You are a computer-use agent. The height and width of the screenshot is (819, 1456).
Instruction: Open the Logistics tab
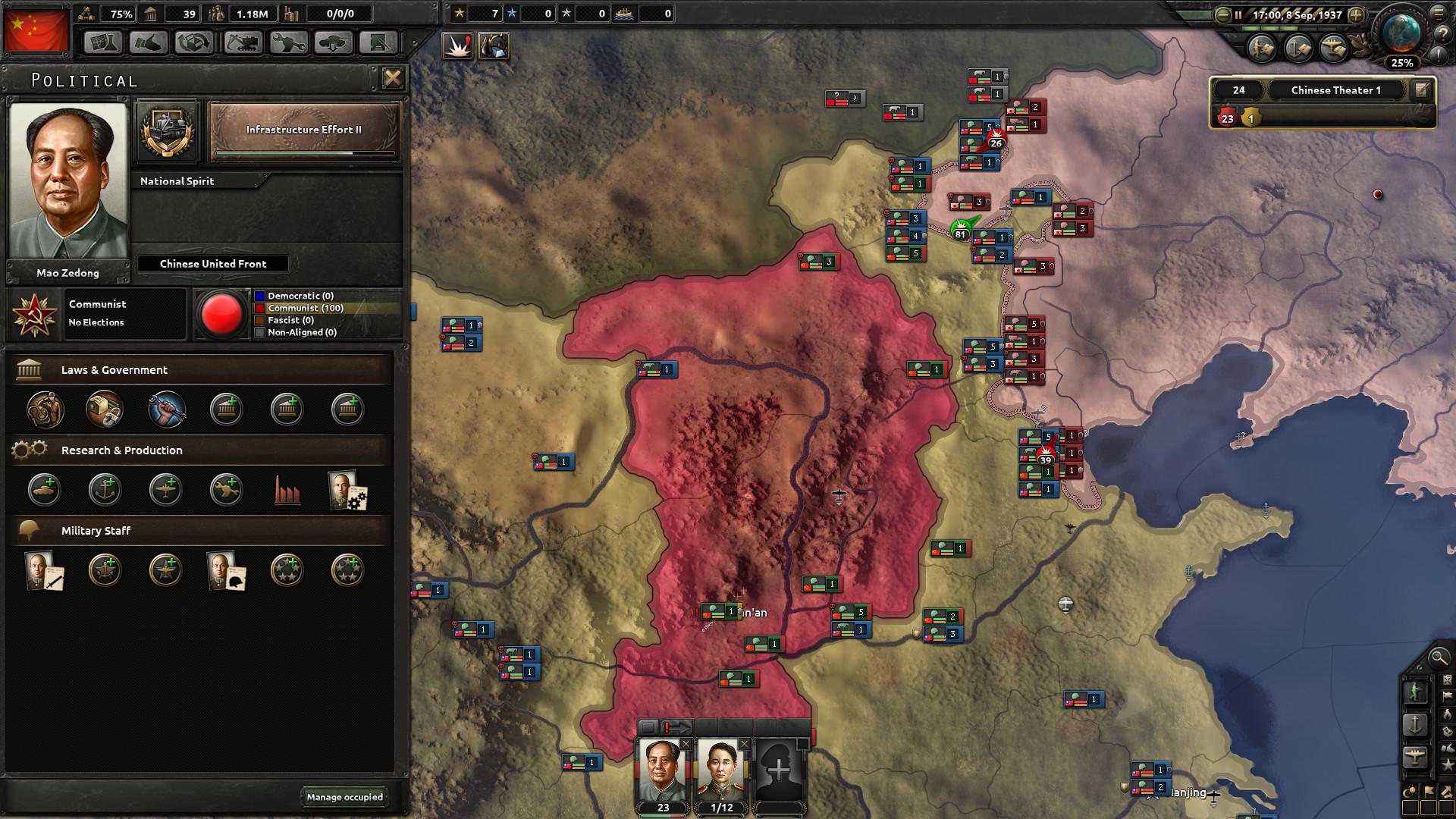378,42
